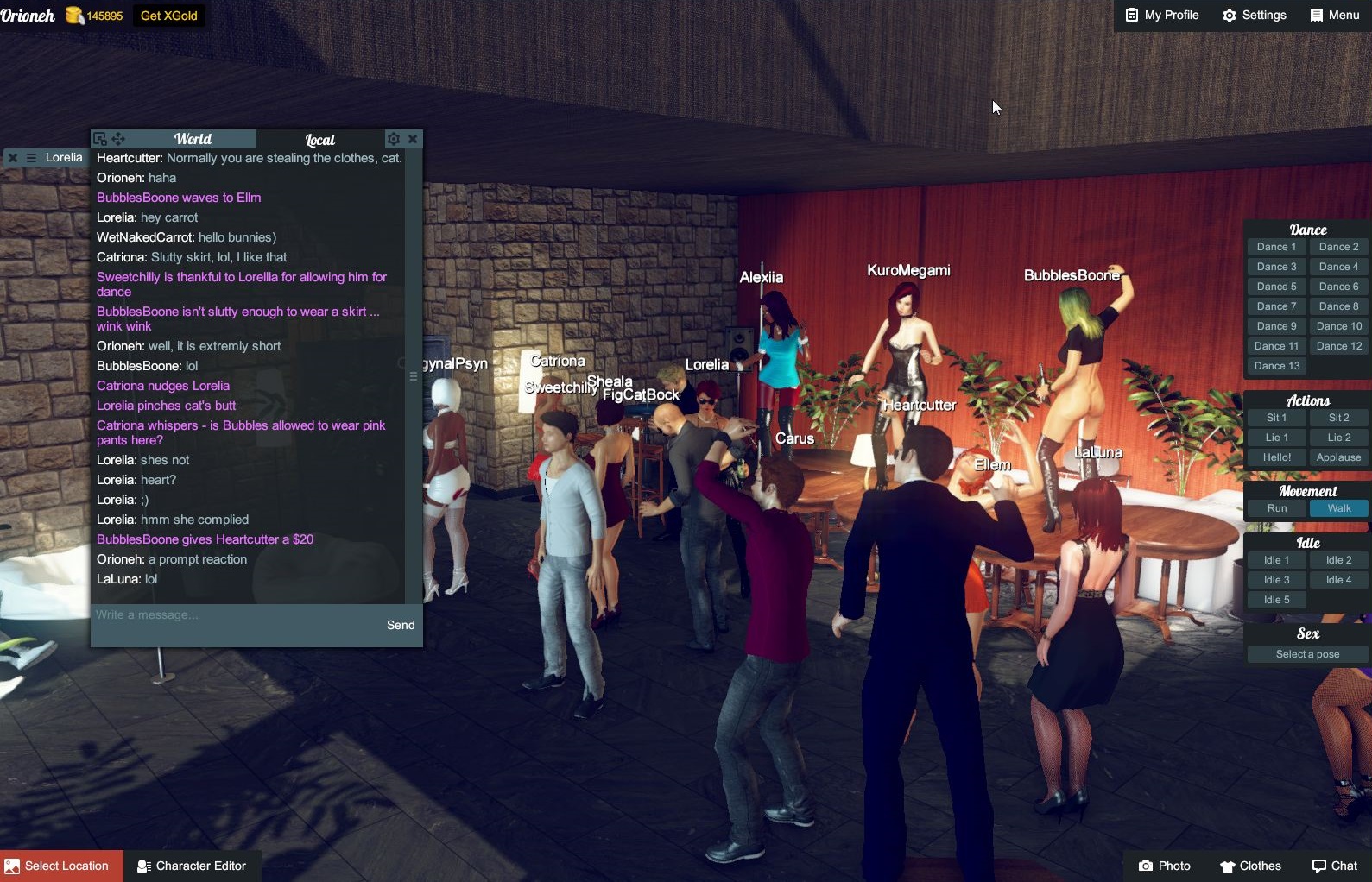
Task: Select the Idle 5 pose
Action: (1276, 600)
